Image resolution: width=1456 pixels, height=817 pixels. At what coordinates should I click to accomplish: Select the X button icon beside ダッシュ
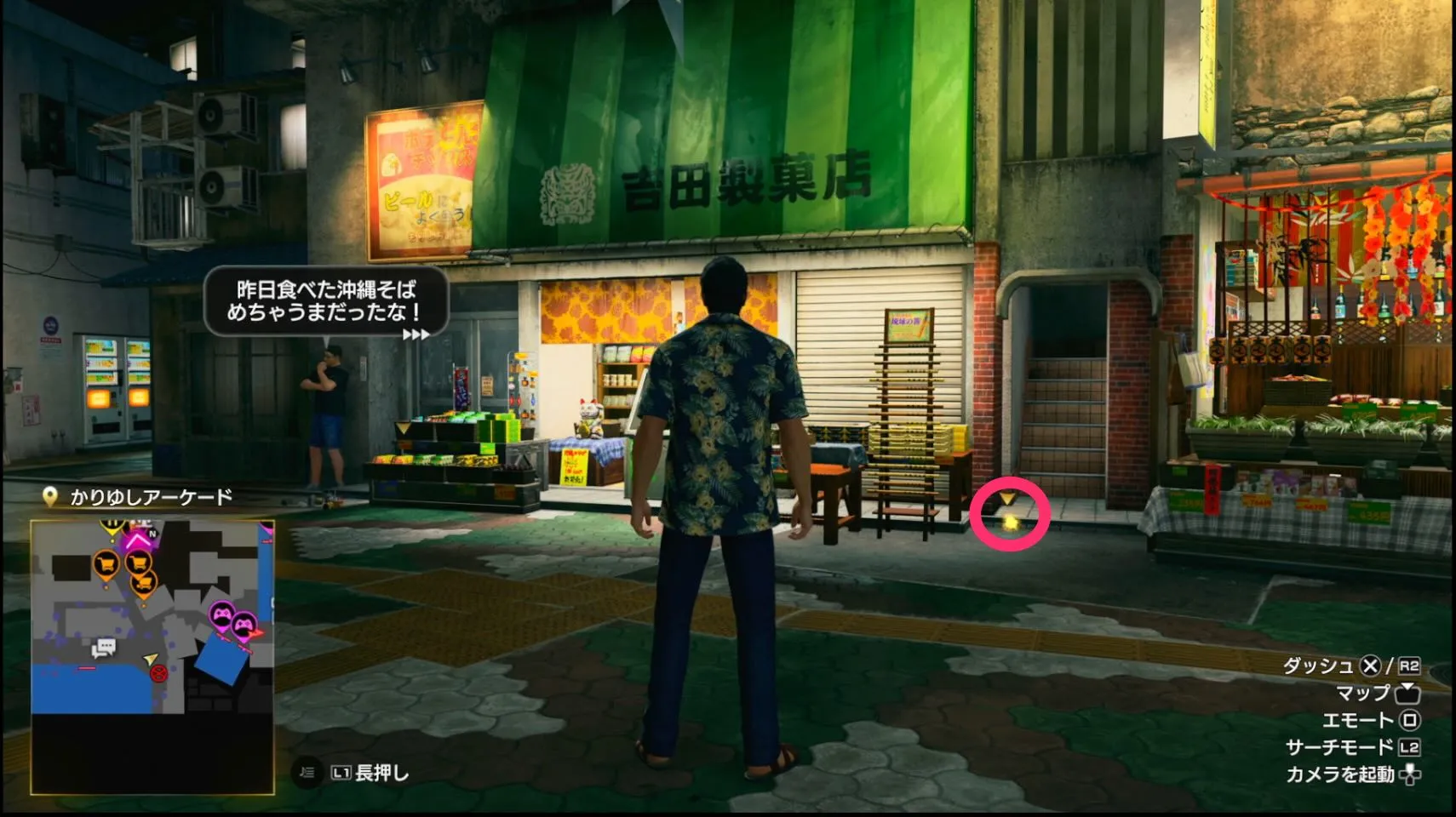(x=1369, y=667)
